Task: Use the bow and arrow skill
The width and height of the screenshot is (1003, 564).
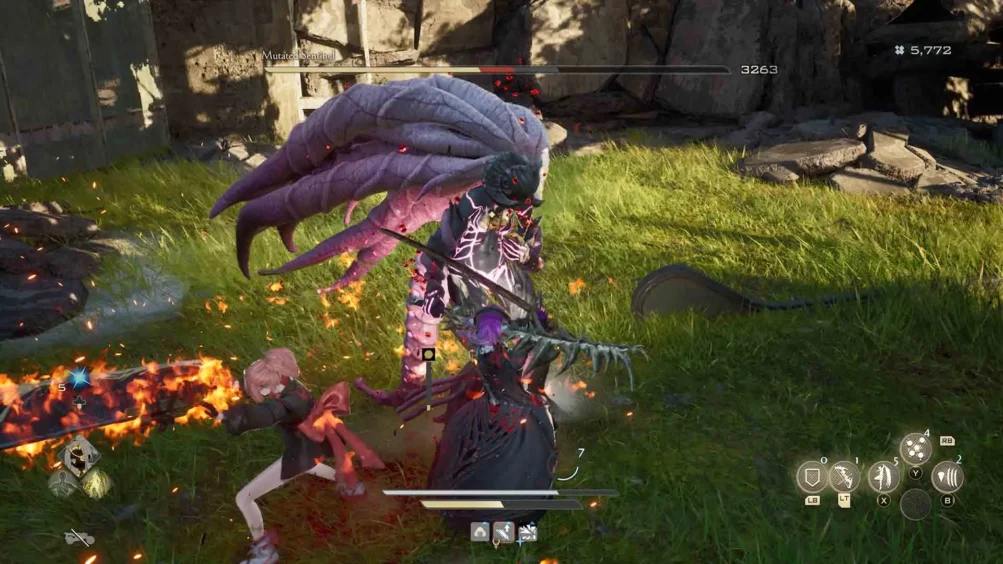Action: [x=844, y=477]
